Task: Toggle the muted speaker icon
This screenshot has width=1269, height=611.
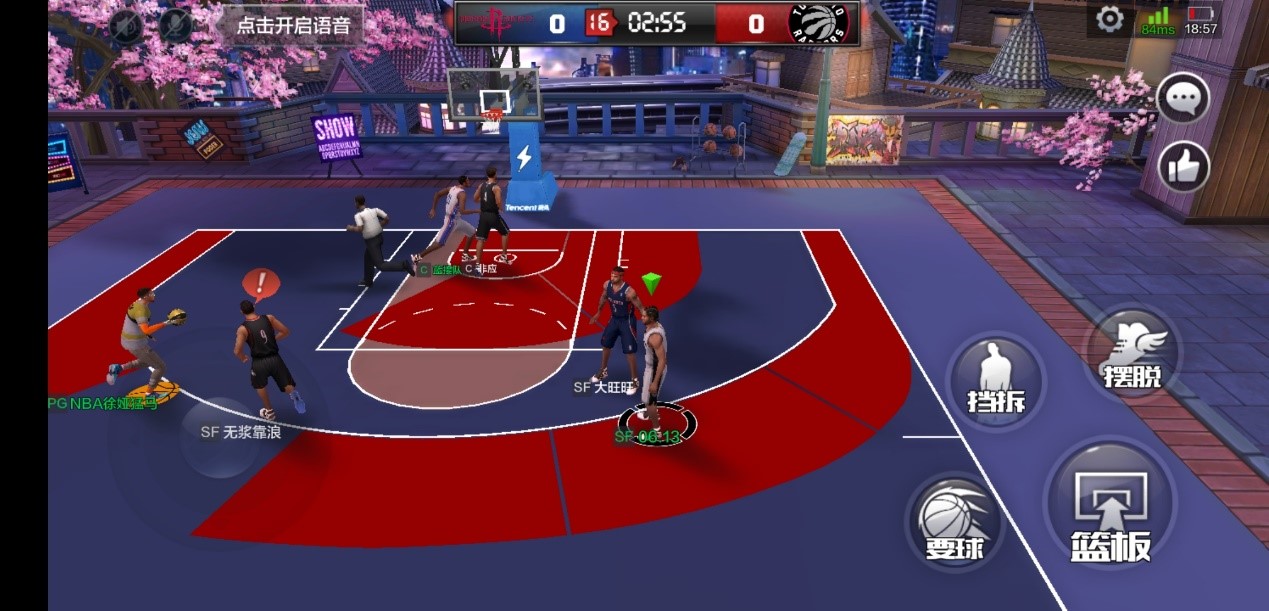Action: pyautogui.click(x=126, y=24)
